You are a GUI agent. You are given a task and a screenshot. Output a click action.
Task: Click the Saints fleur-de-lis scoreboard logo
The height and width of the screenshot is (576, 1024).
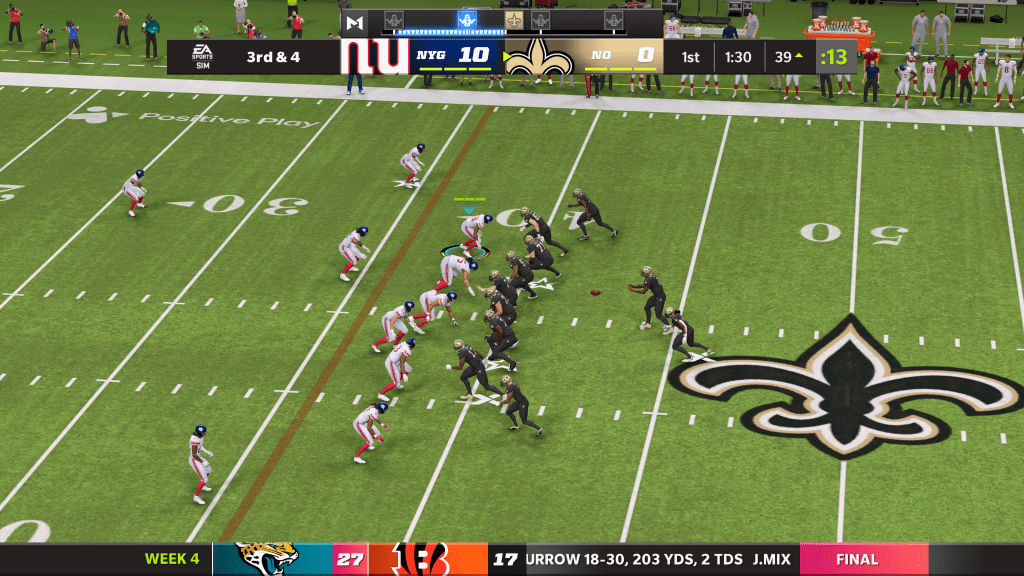click(538, 57)
